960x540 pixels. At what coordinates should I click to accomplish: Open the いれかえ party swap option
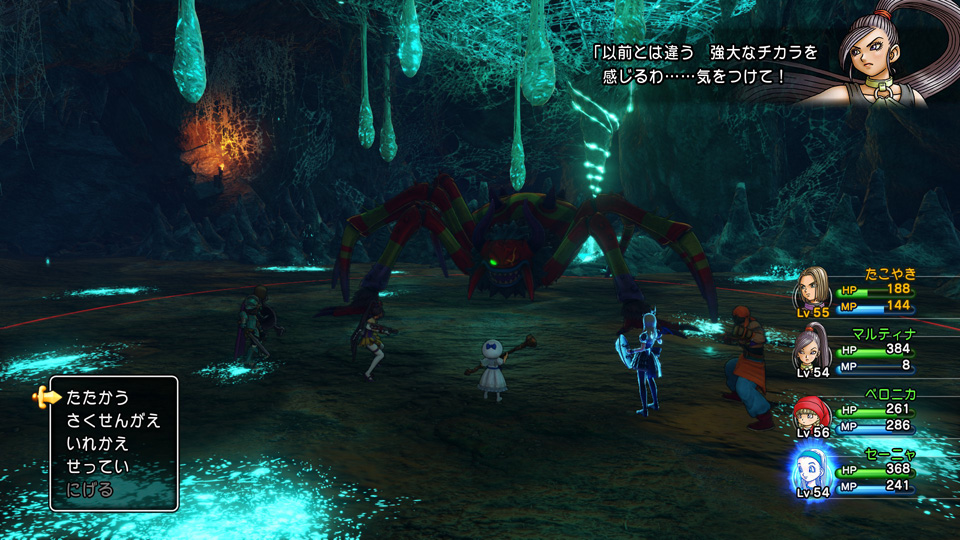point(98,443)
